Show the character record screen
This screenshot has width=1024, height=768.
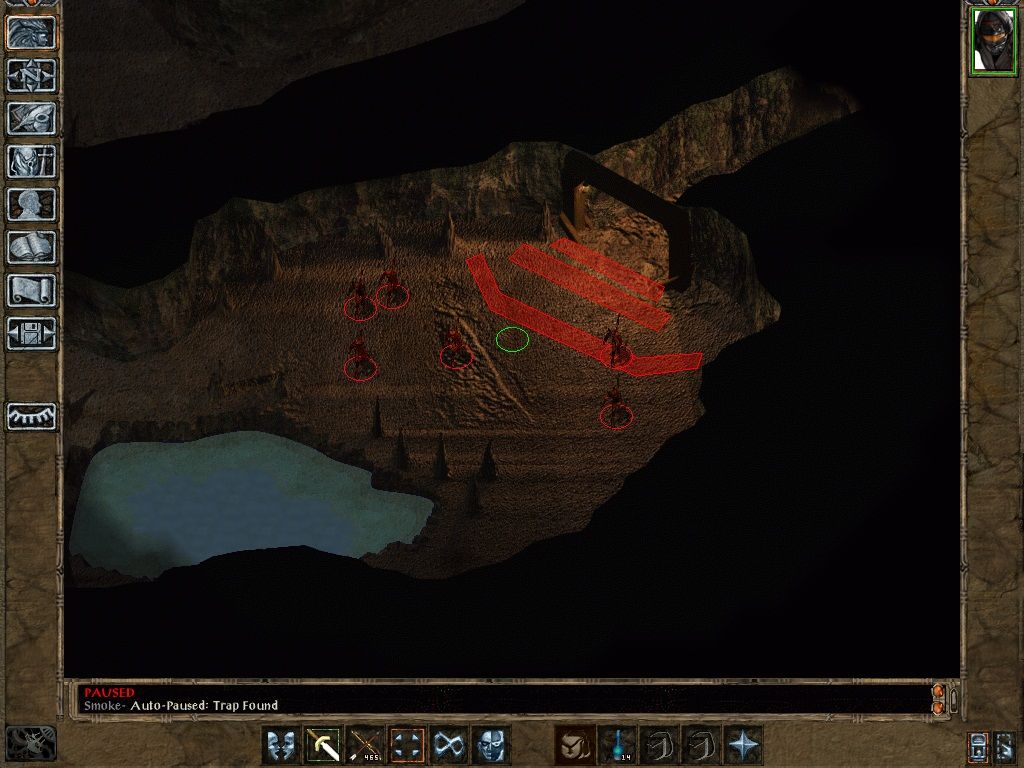(x=31, y=204)
